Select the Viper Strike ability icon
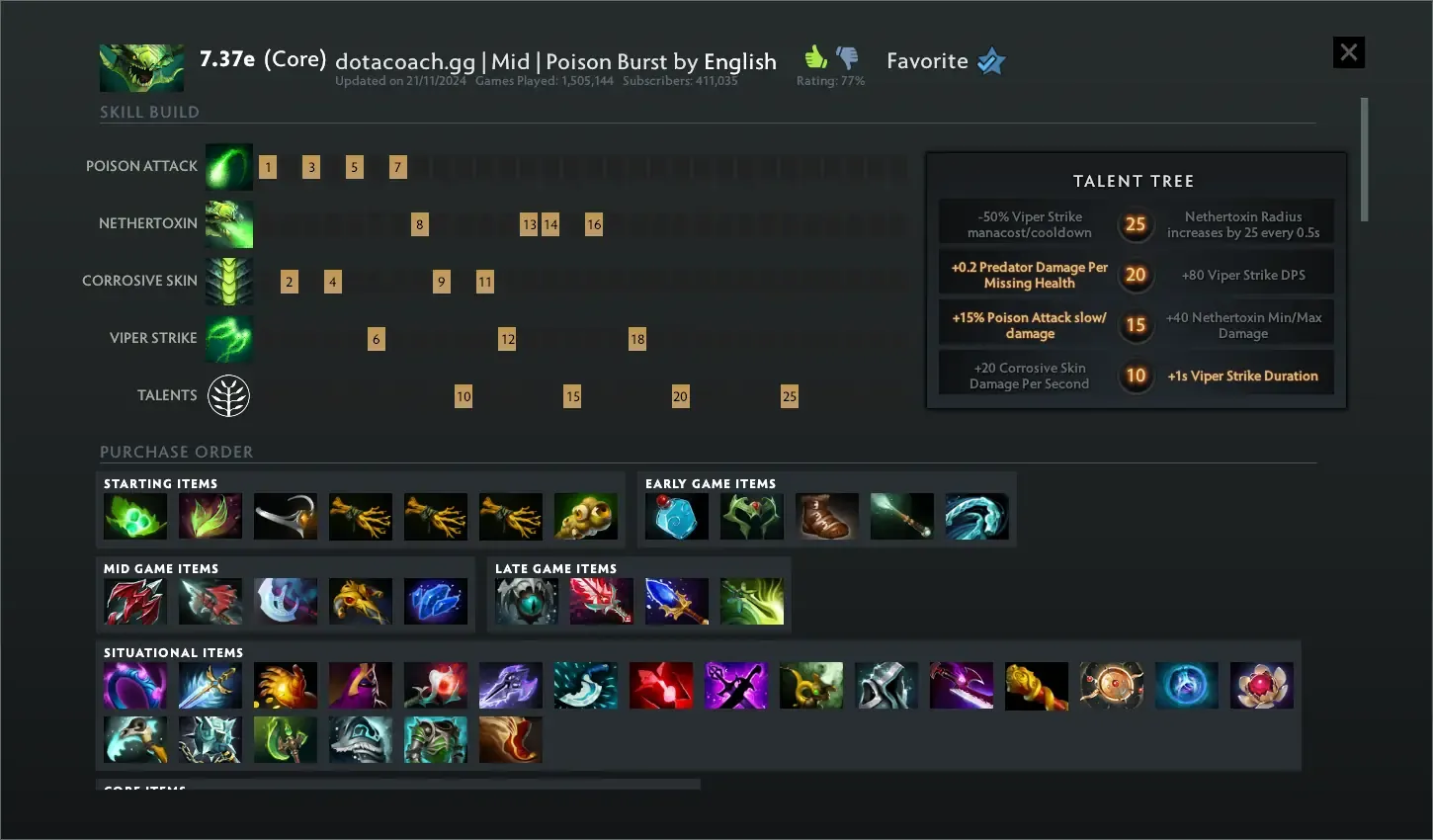The image size is (1433, 840). pos(229,339)
